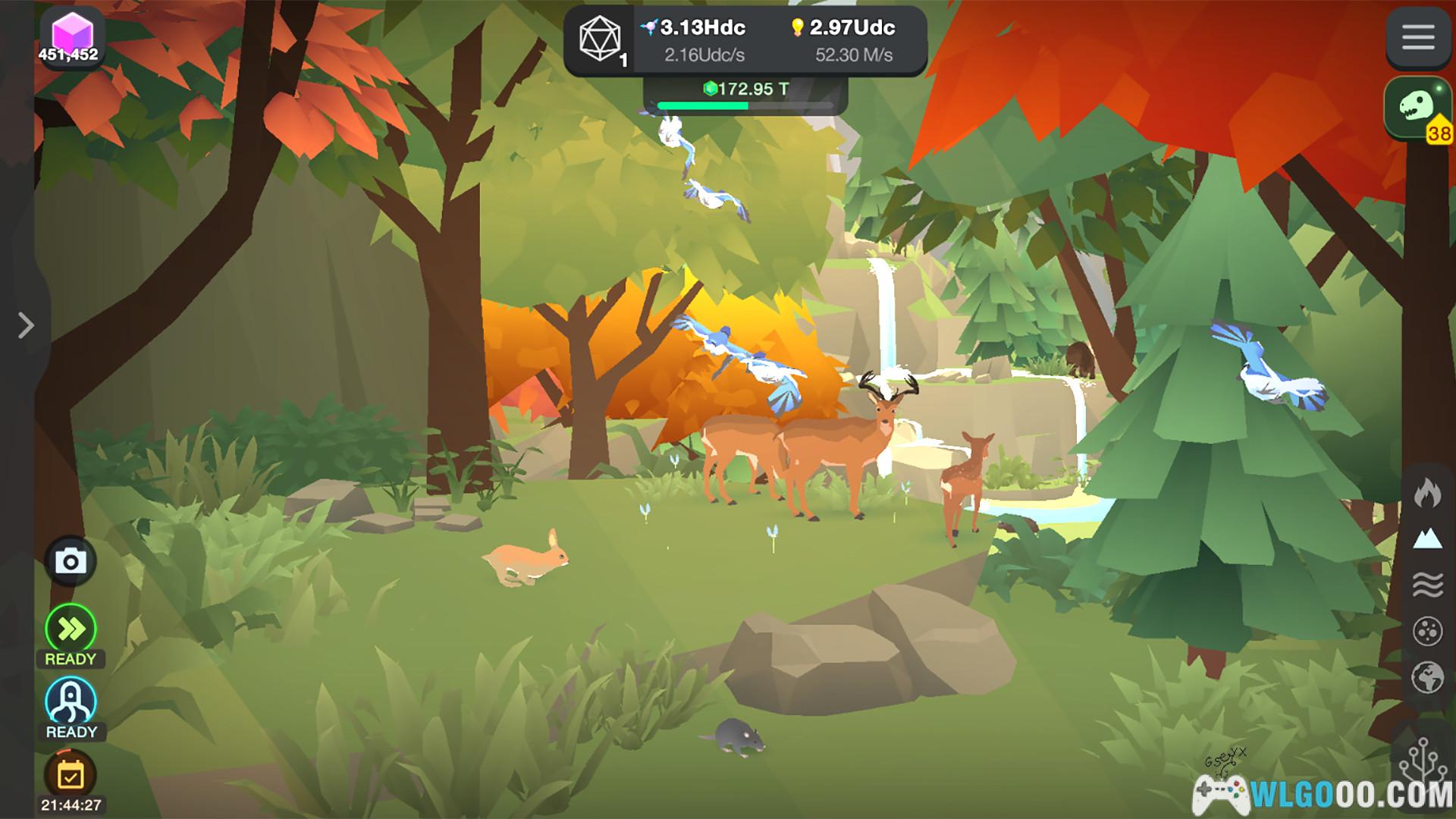Open the camera photo mode
The image size is (1456, 819).
tap(71, 562)
